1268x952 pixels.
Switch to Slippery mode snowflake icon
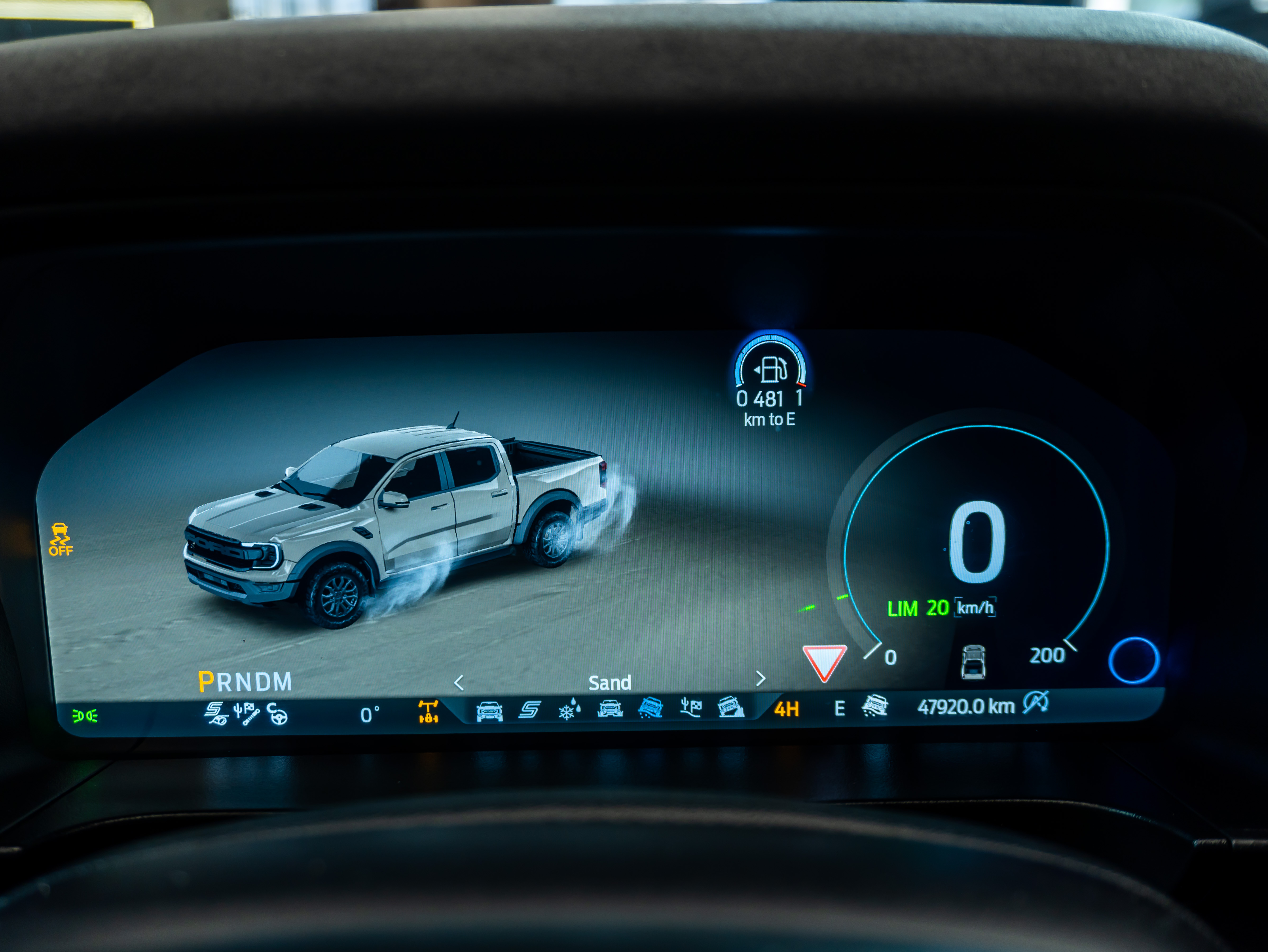pos(569,710)
